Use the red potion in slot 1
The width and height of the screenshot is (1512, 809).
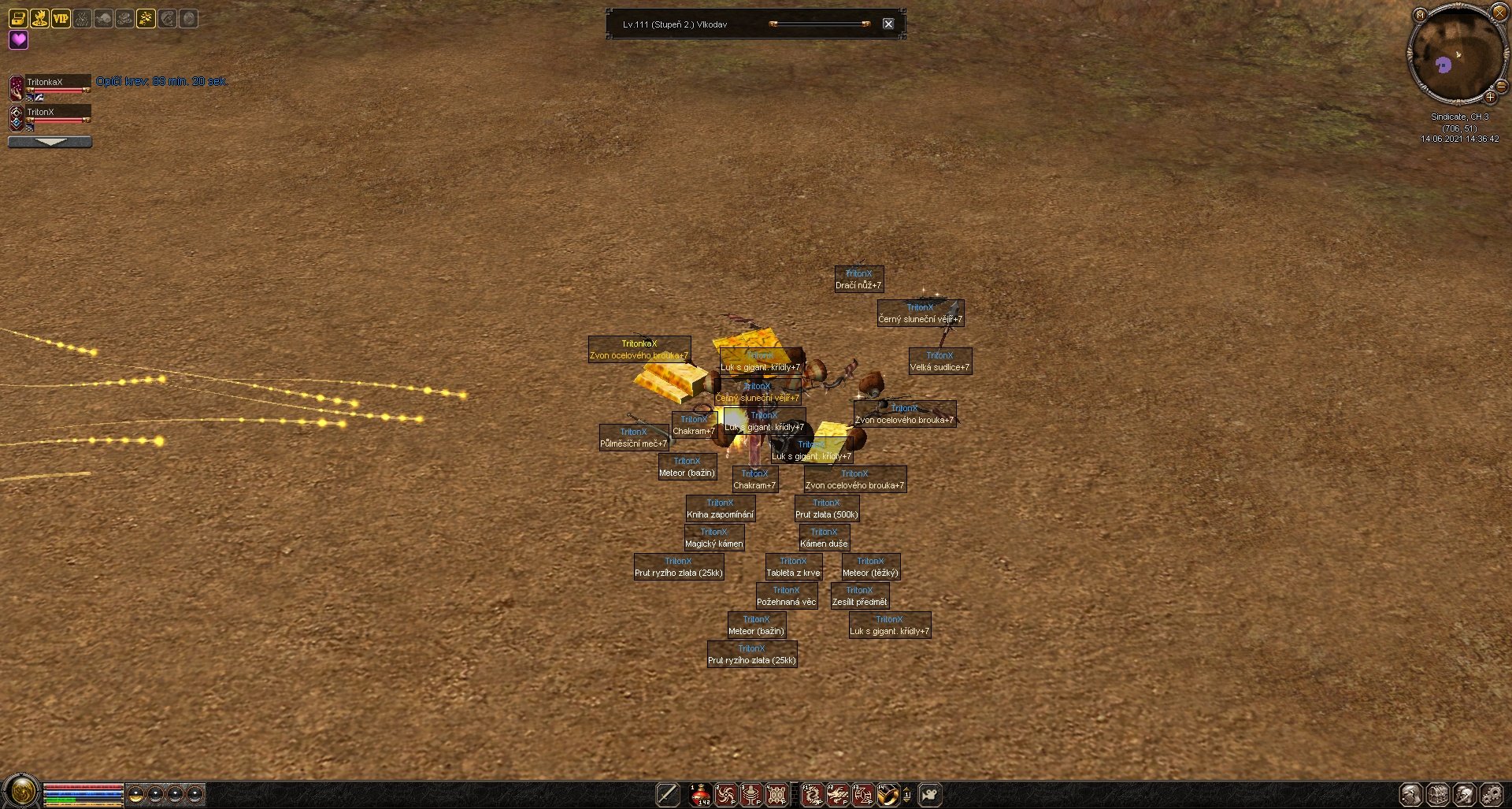[700, 795]
